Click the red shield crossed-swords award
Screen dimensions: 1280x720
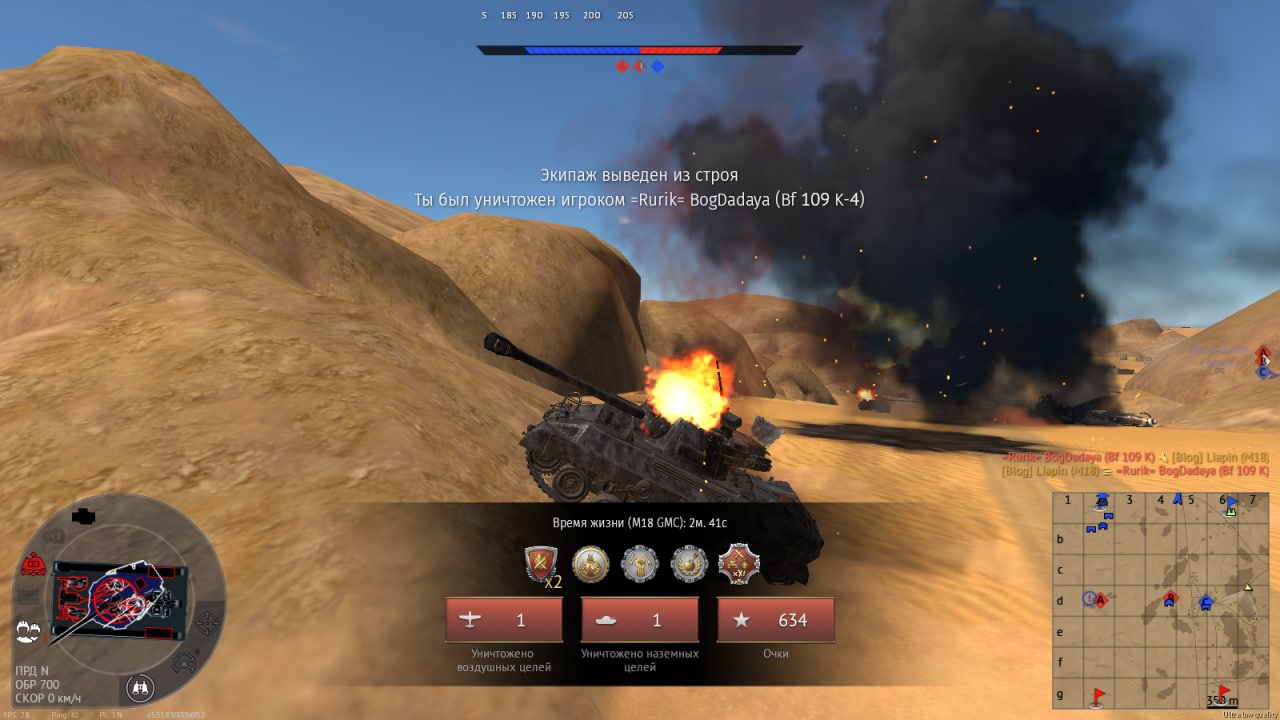pos(541,564)
